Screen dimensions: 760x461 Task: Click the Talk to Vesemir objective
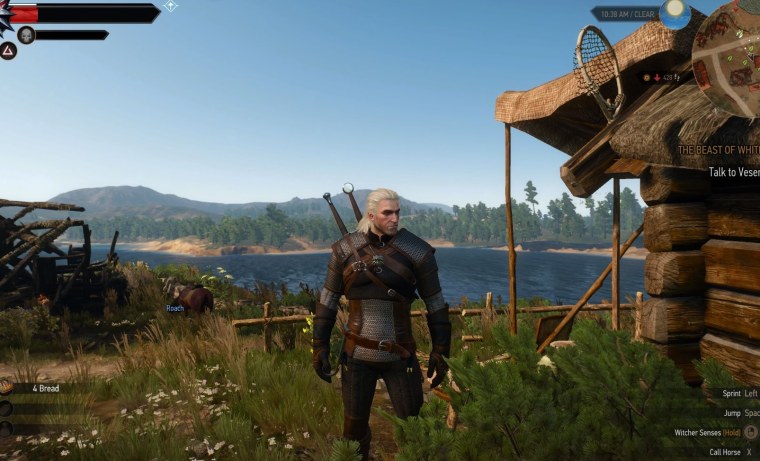[733, 172]
